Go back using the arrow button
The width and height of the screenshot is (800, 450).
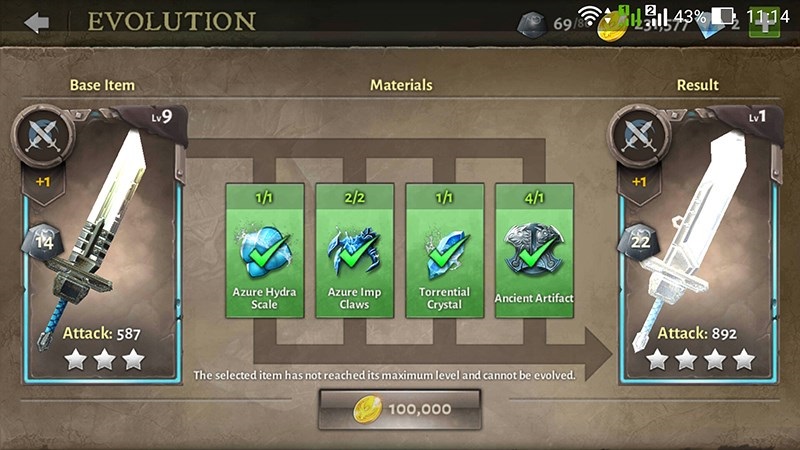click(x=37, y=22)
